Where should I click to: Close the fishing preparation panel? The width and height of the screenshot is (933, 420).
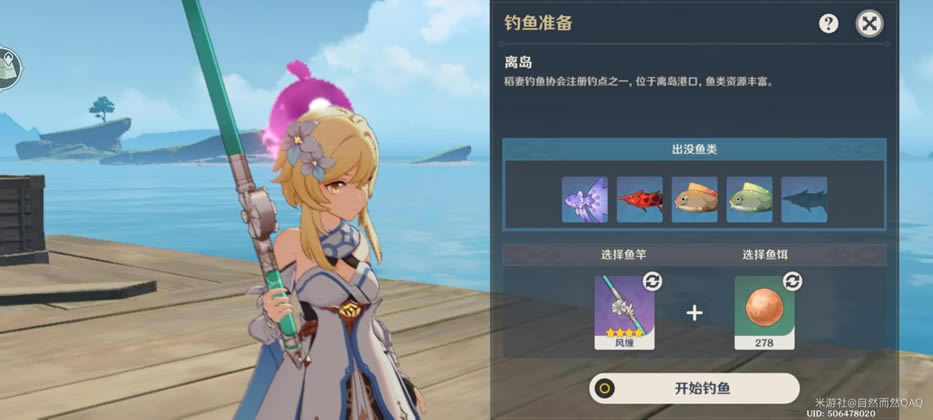point(870,23)
